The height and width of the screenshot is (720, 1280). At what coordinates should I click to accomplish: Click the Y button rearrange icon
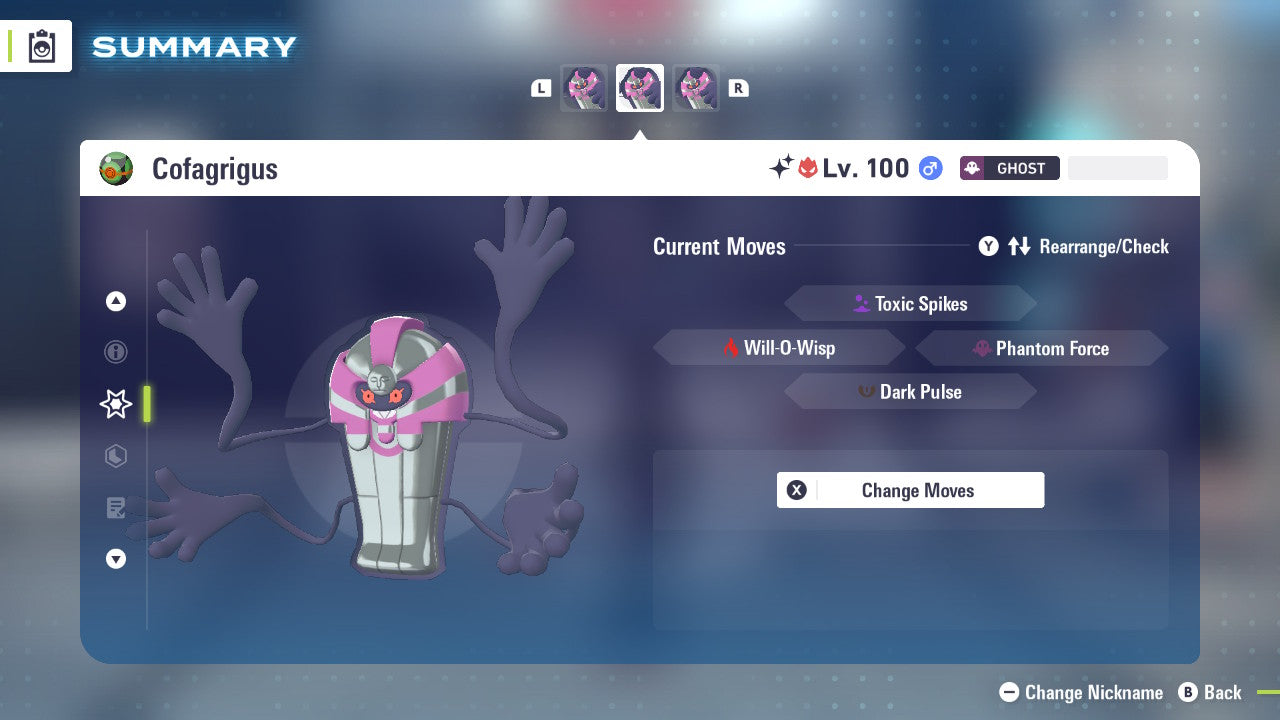click(x=988, y=246)
